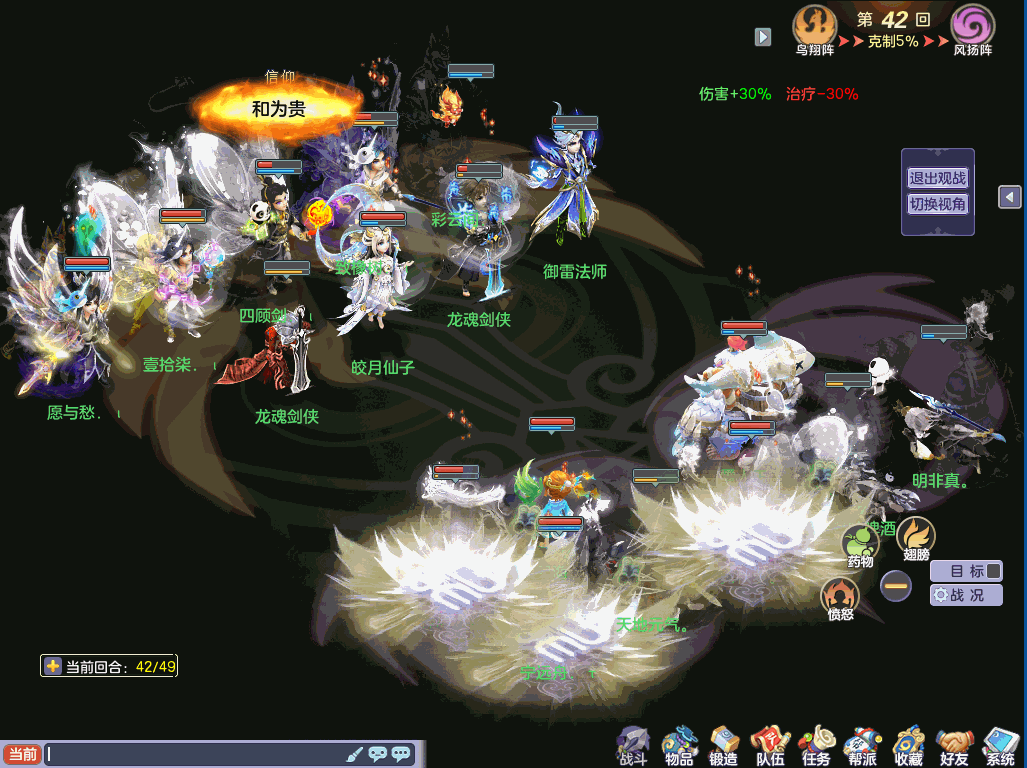
Task: Open the 战况 battle status button
Action: 966,595
